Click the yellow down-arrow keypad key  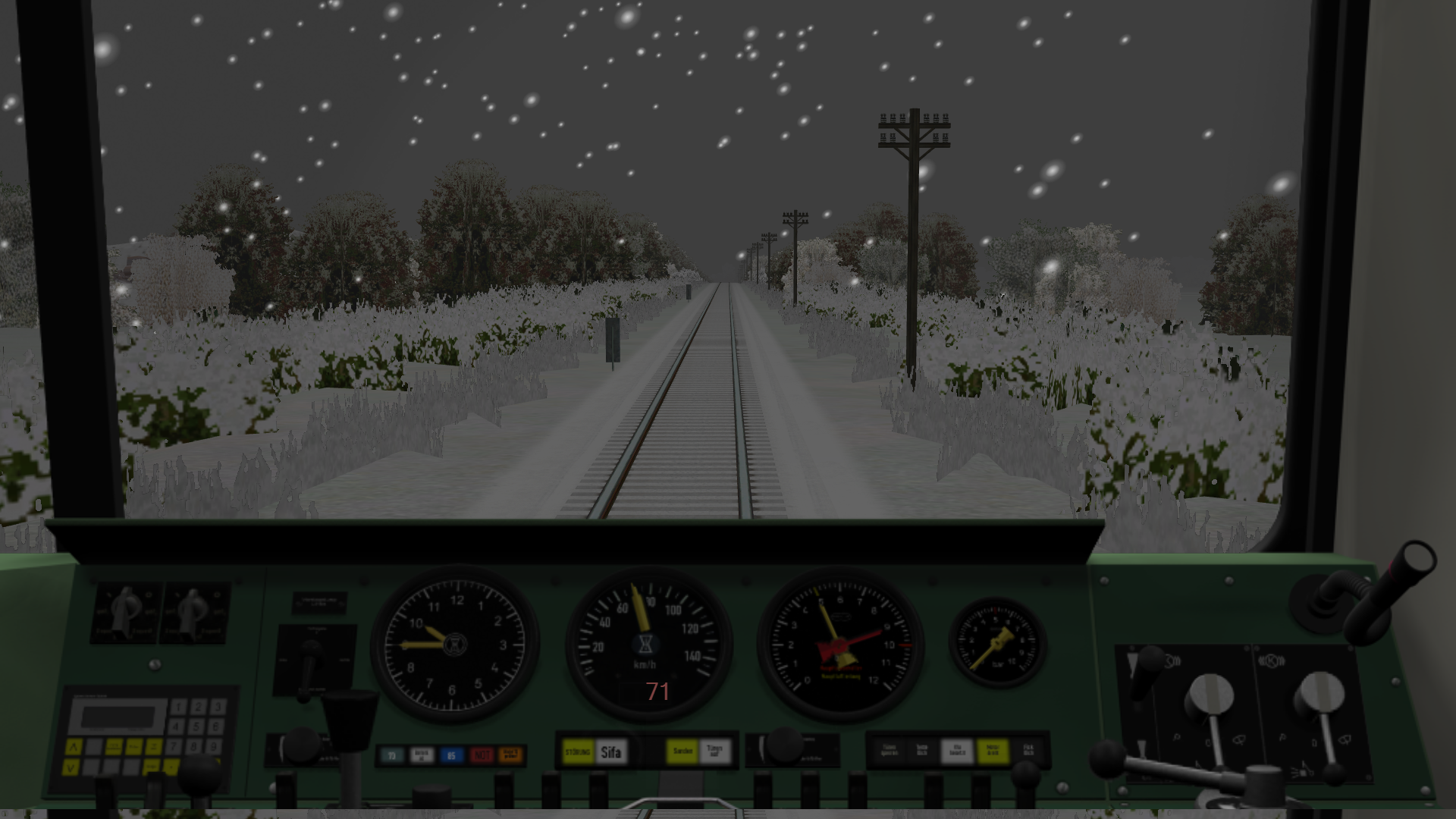click(x=70, y=768)
